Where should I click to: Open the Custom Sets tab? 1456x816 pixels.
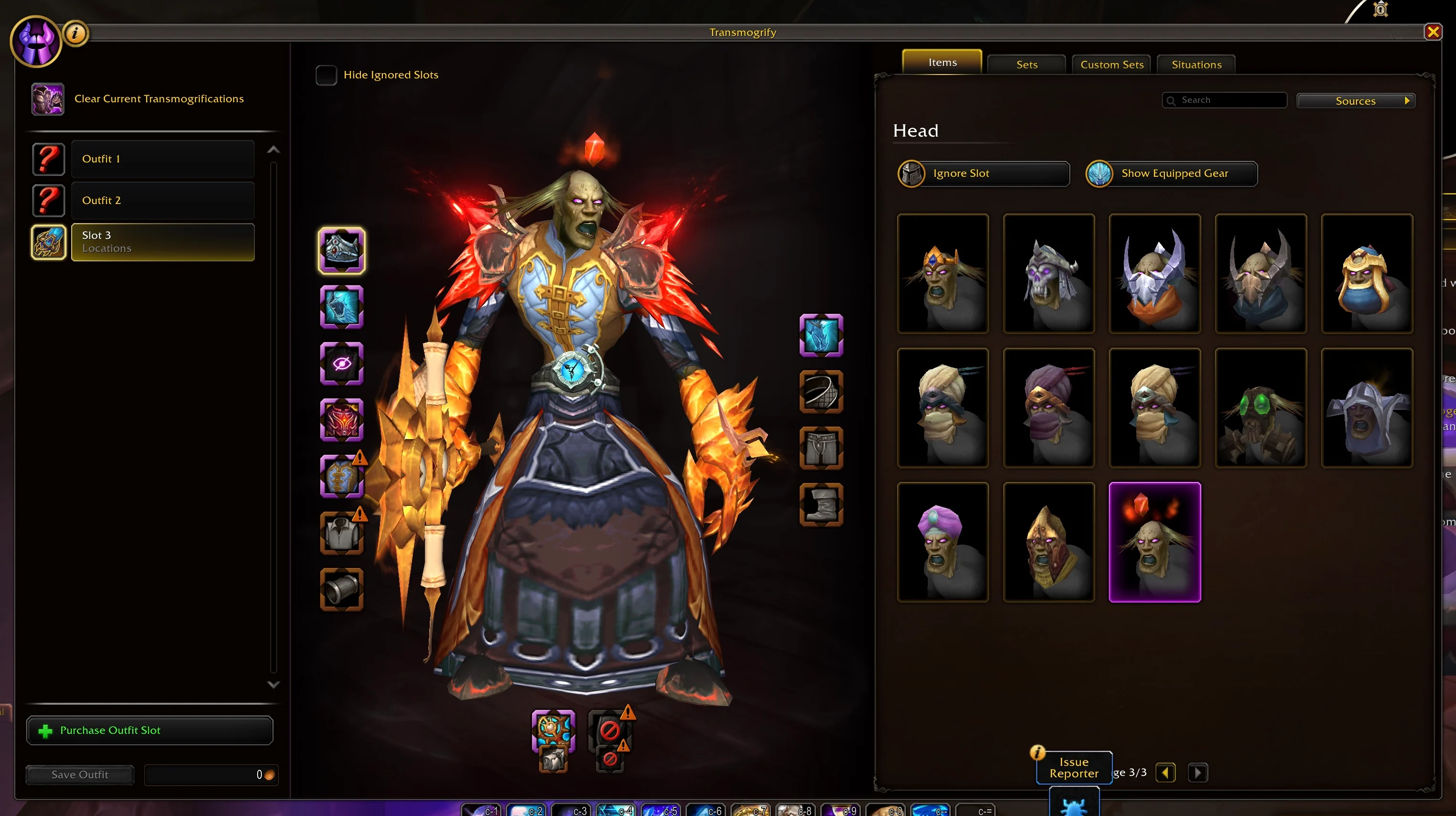click(1111, 64)
